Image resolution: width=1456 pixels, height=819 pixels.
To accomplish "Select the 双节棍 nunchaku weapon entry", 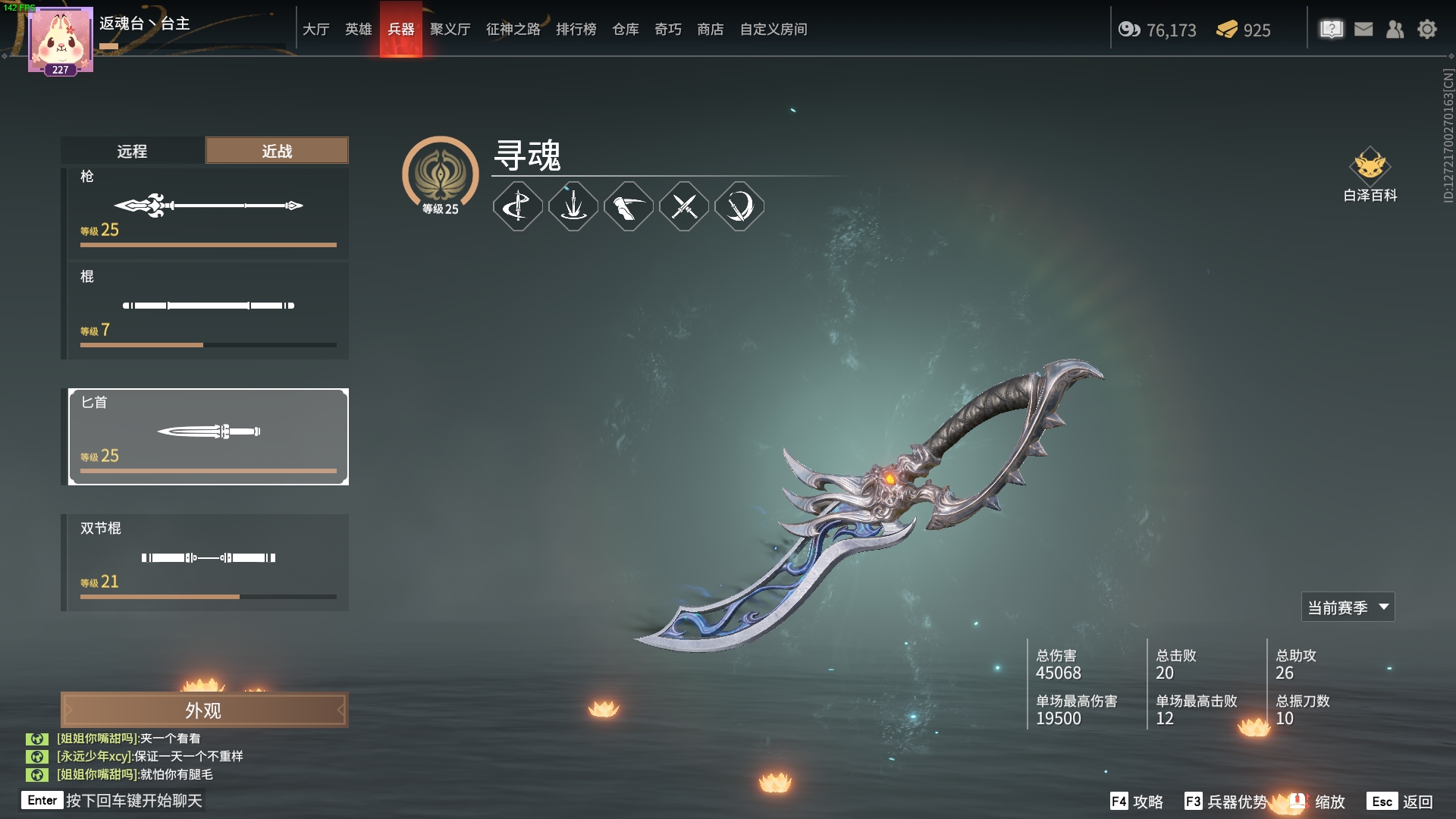I will (207, 561).
